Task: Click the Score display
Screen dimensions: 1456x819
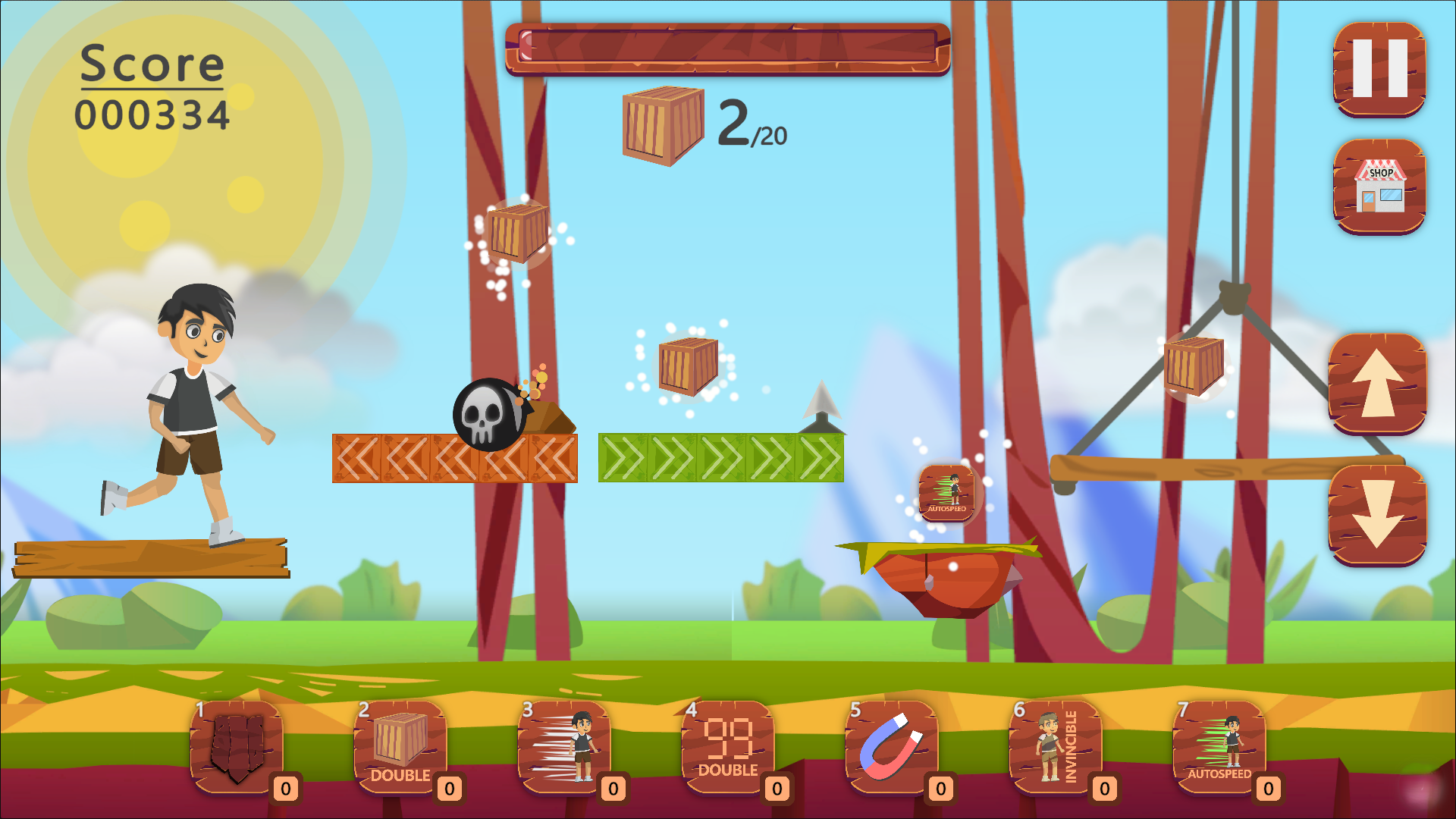Action: click(152, 87)
